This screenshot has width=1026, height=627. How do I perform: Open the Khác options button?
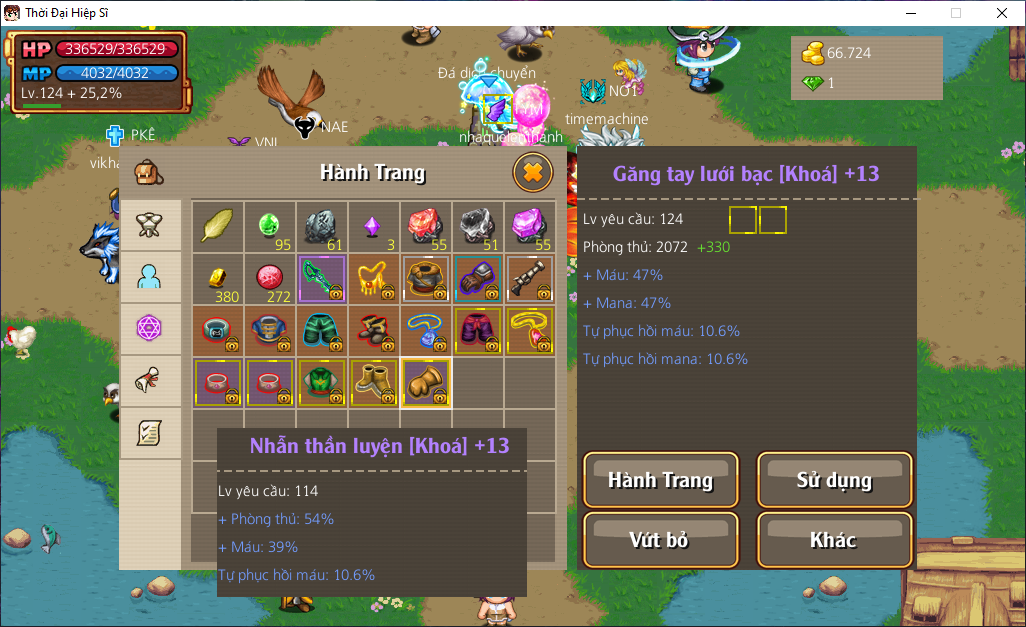(x=834, y=540)
